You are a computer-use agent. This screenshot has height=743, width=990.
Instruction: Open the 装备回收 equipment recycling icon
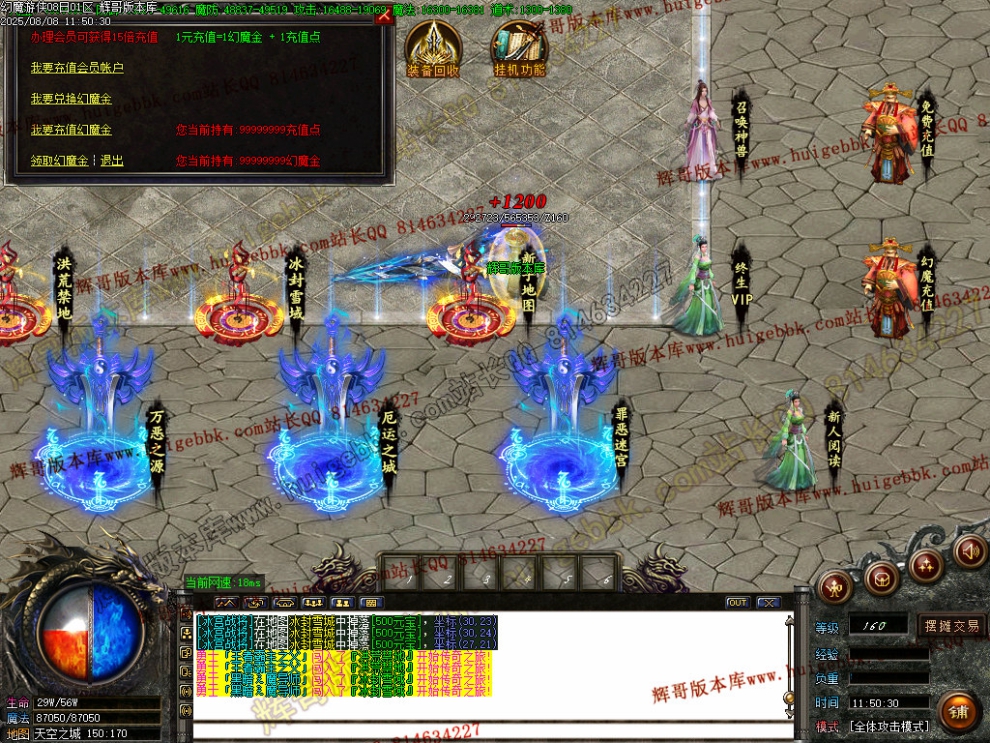433,50
